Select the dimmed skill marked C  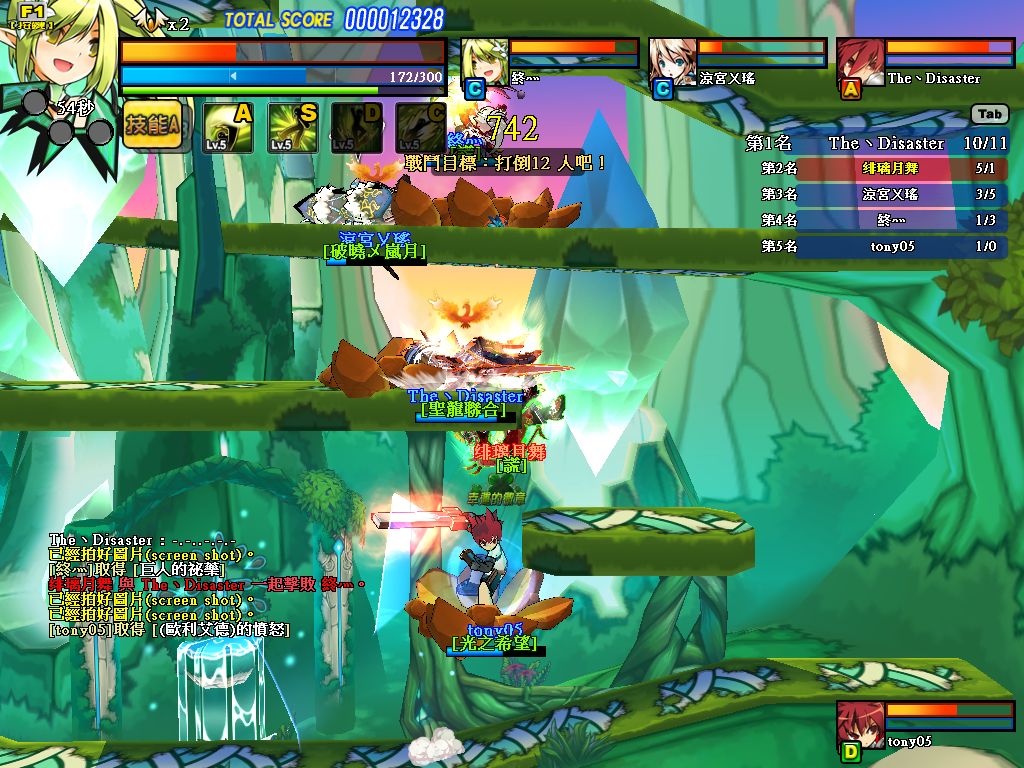[420, 128]
